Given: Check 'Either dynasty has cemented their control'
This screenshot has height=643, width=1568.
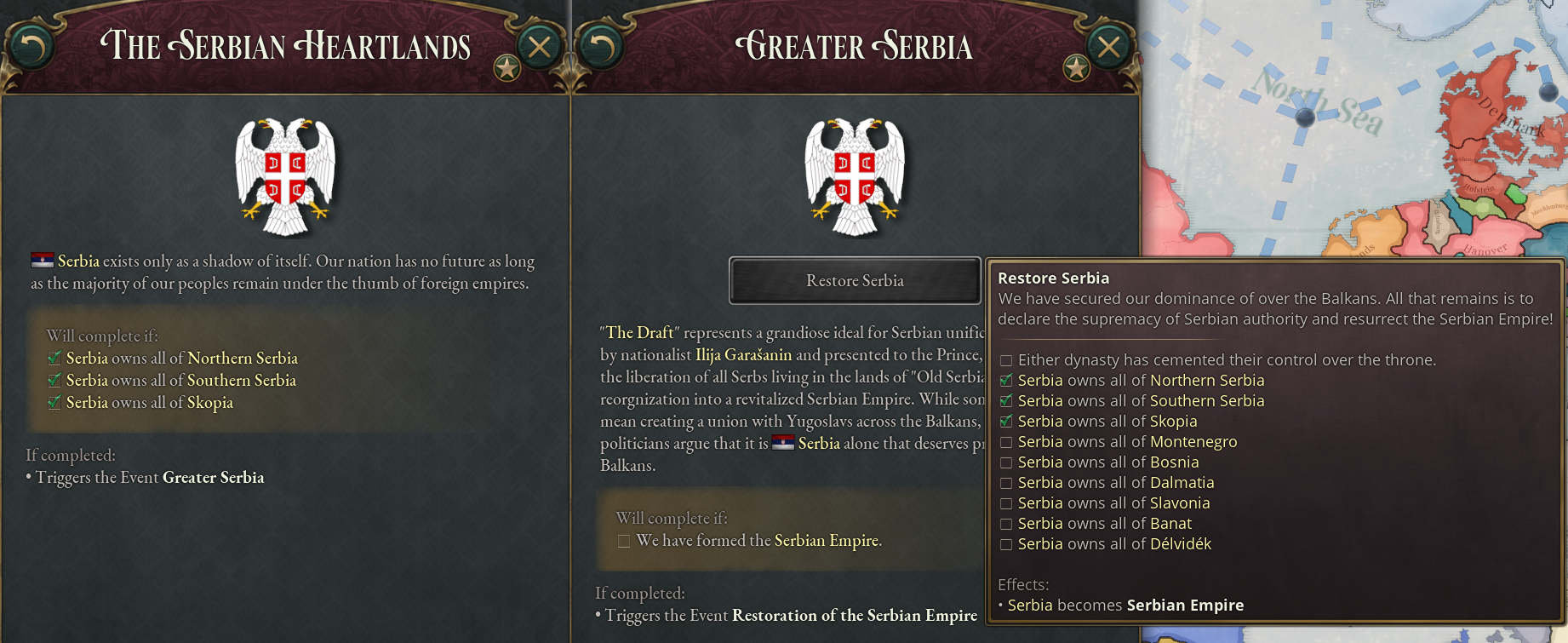Looking at the screenshot, I should pos(1006,360).
